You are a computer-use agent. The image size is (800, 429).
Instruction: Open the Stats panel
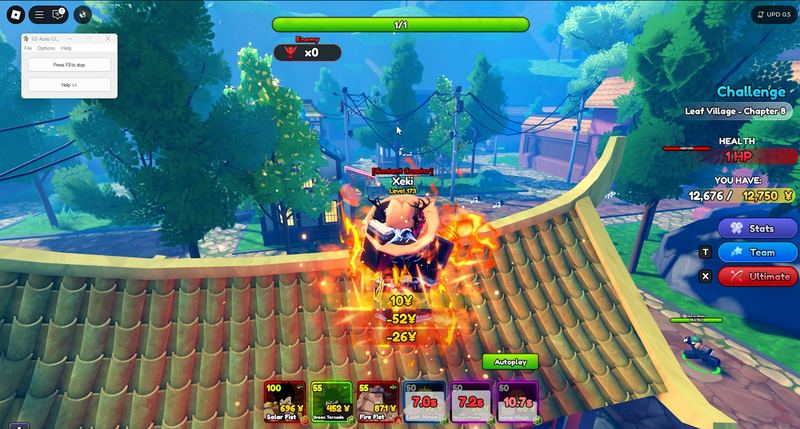(x=757, y=229)
